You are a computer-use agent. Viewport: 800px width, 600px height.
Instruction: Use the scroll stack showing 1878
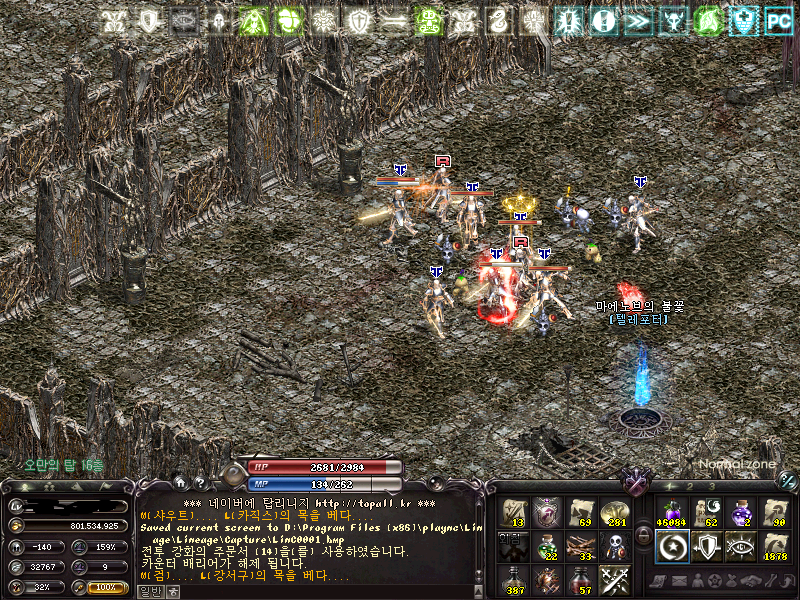point(775,546)
